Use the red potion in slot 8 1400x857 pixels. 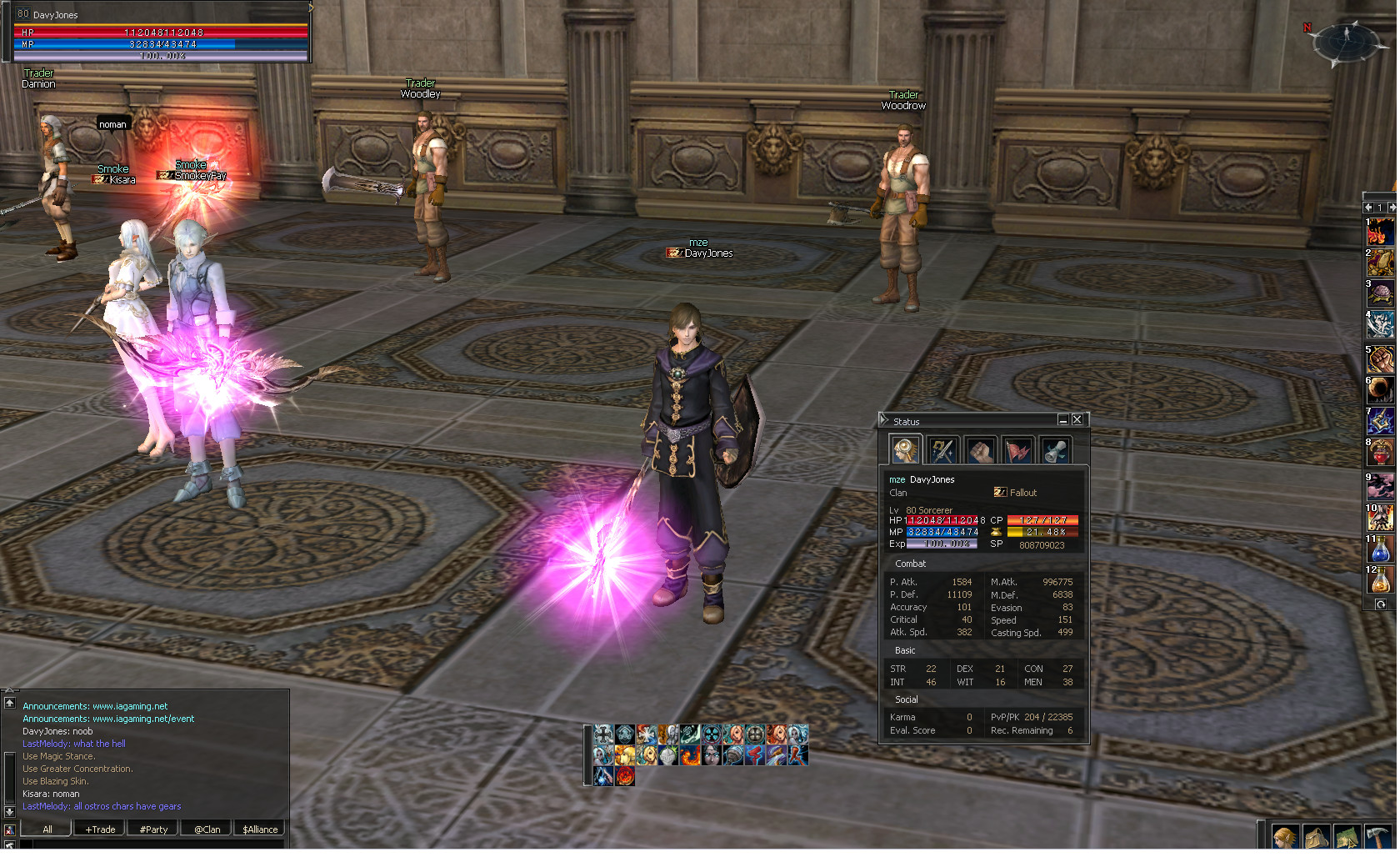pos(1380,453)
